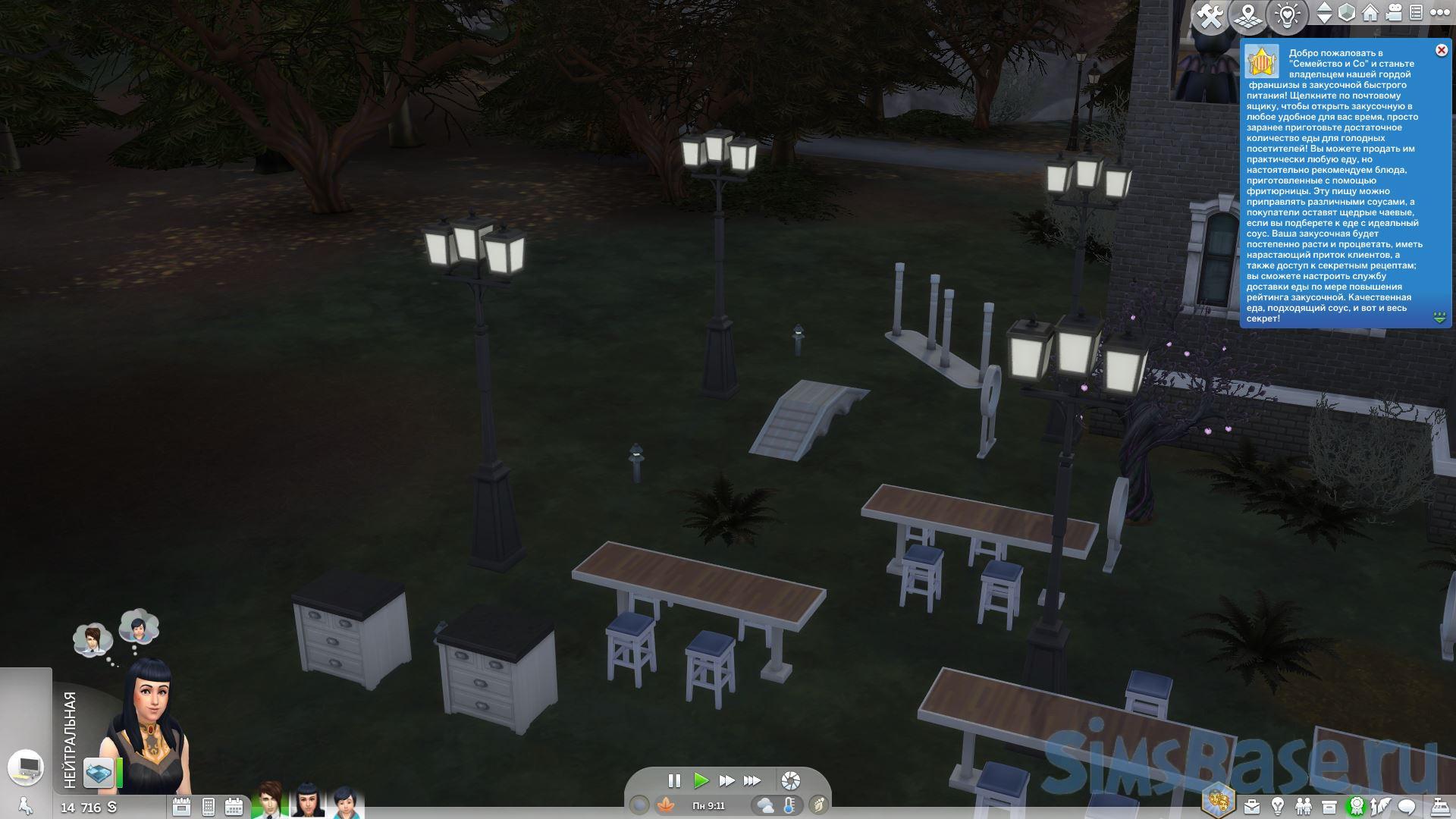The height and width of the screenshot is (819, 1456).
Task: Open Build Mode with hammer and wrench icon
Action: (1211, 17)
